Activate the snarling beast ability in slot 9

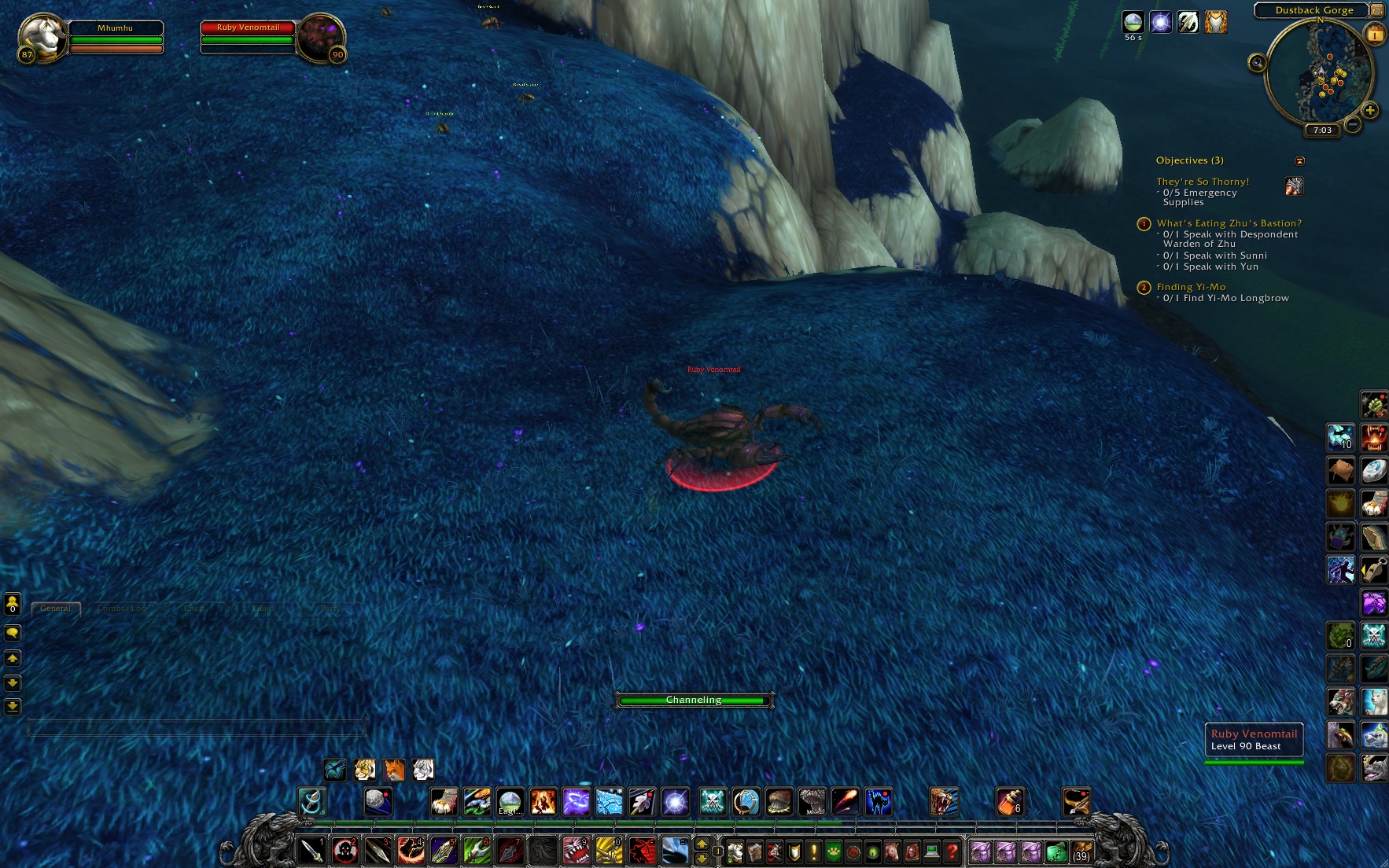577,851
